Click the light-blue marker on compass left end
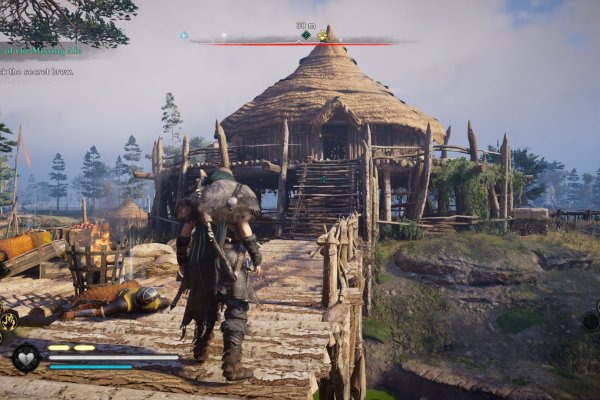600x400 pixels. (x=184, y=35)
